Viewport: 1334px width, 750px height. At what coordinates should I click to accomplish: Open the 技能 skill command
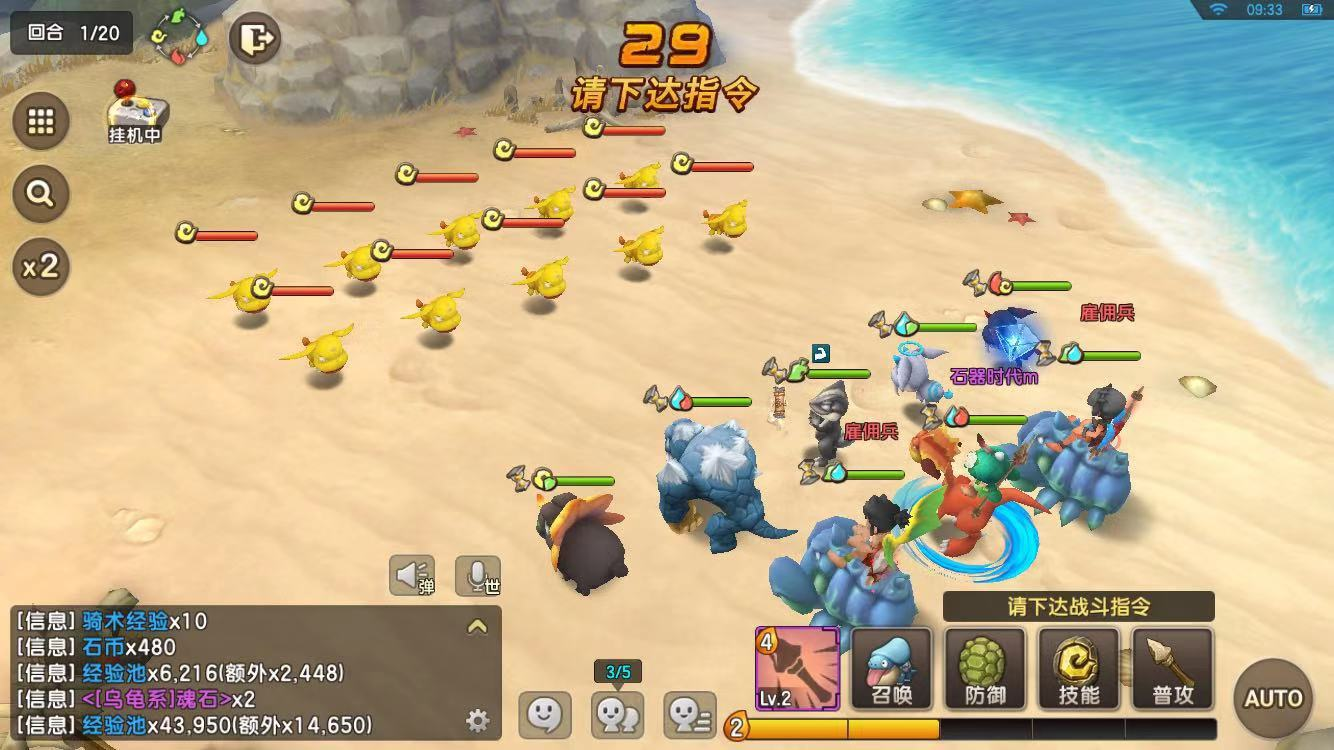[1078, 668]
